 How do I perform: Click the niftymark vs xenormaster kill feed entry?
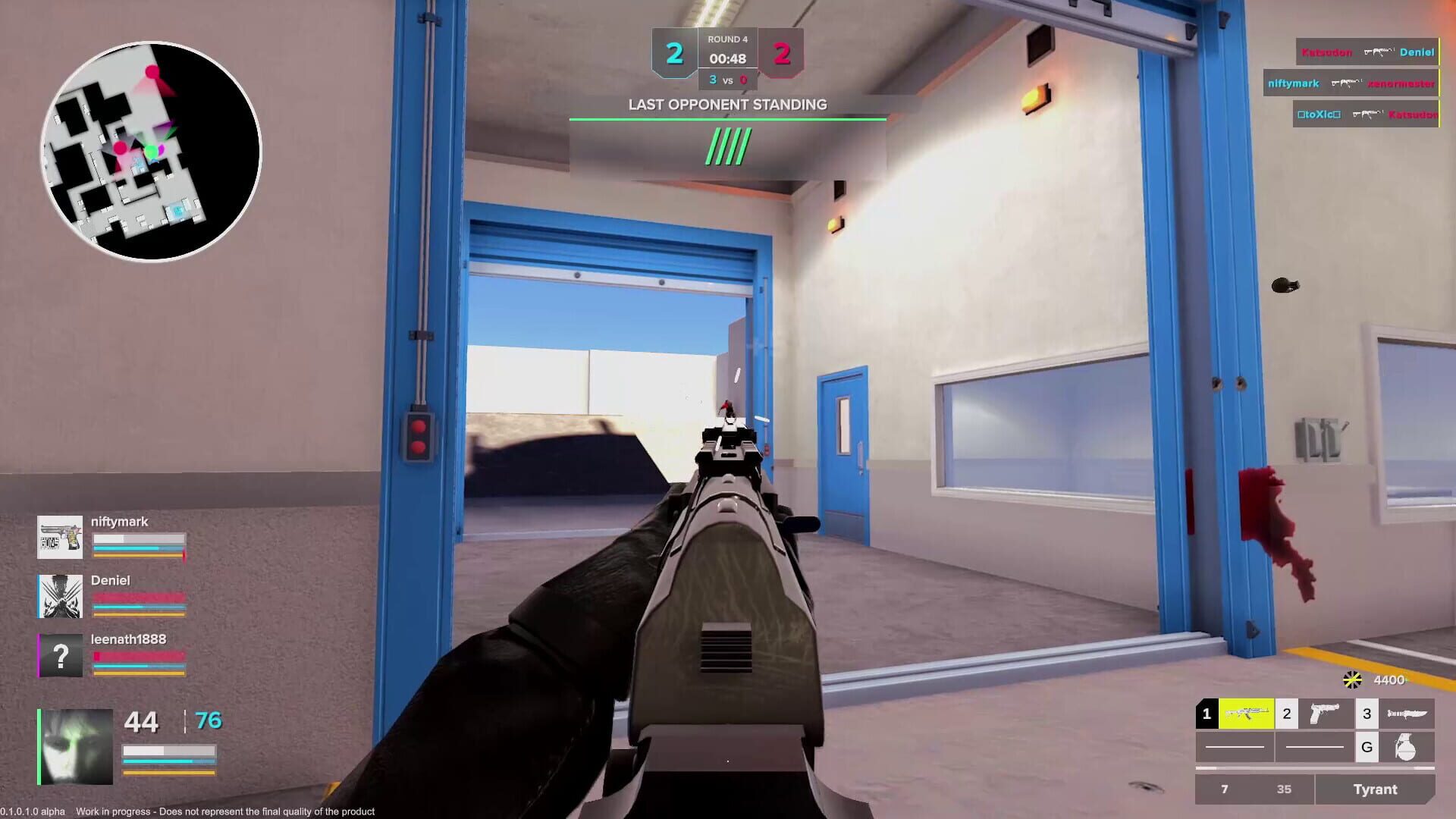[x=1350, y=83]
